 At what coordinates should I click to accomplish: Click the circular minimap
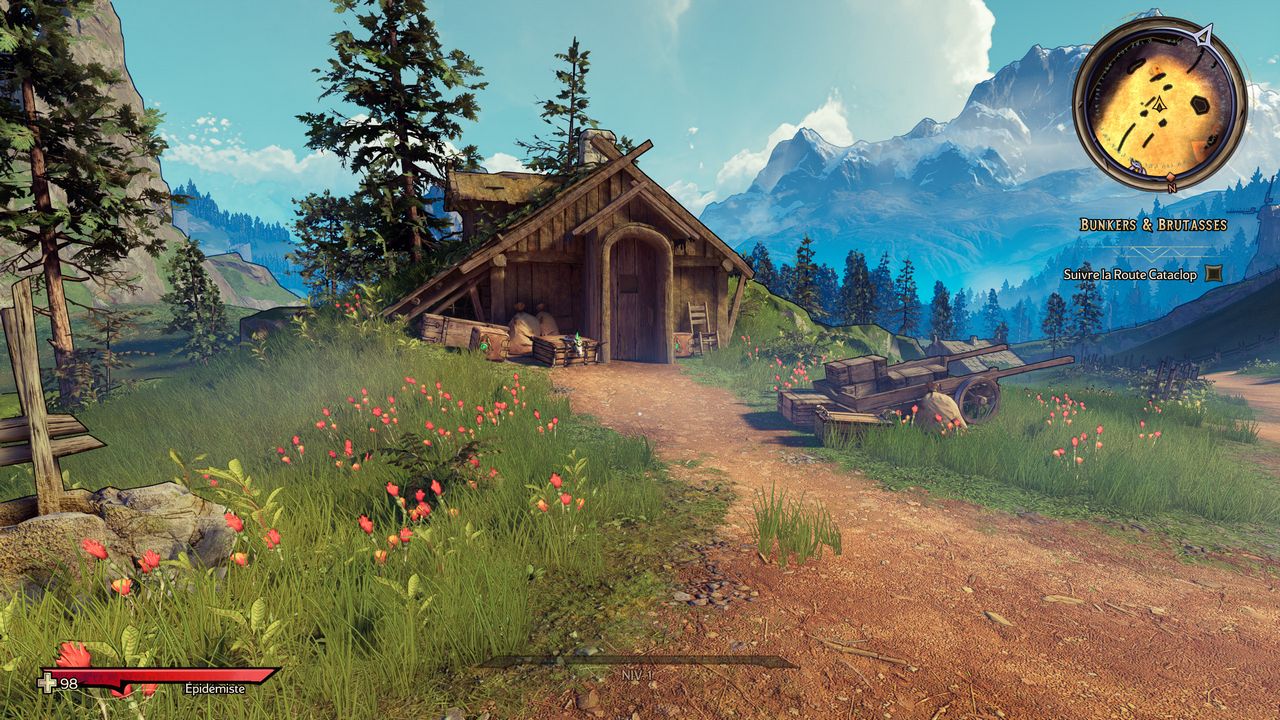click(x=1160, y=102)
